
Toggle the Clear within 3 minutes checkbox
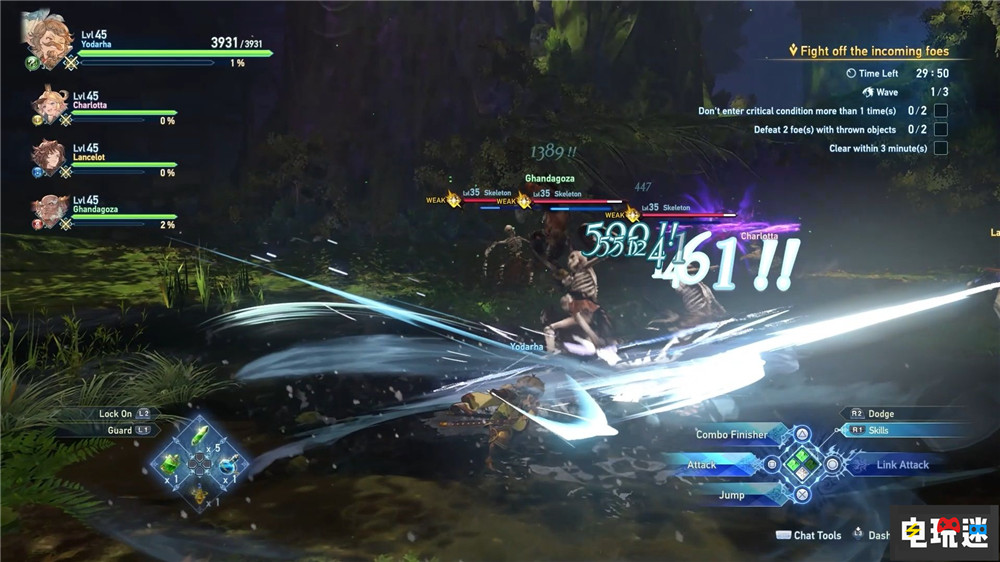pyautogui.click(x=940, y=149)
